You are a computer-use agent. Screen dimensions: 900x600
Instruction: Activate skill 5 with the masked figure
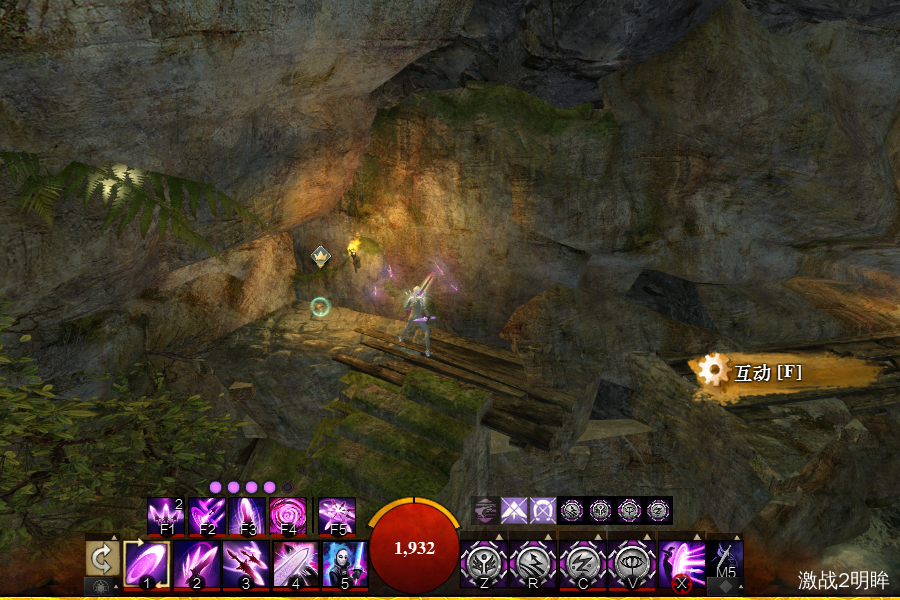344,564
